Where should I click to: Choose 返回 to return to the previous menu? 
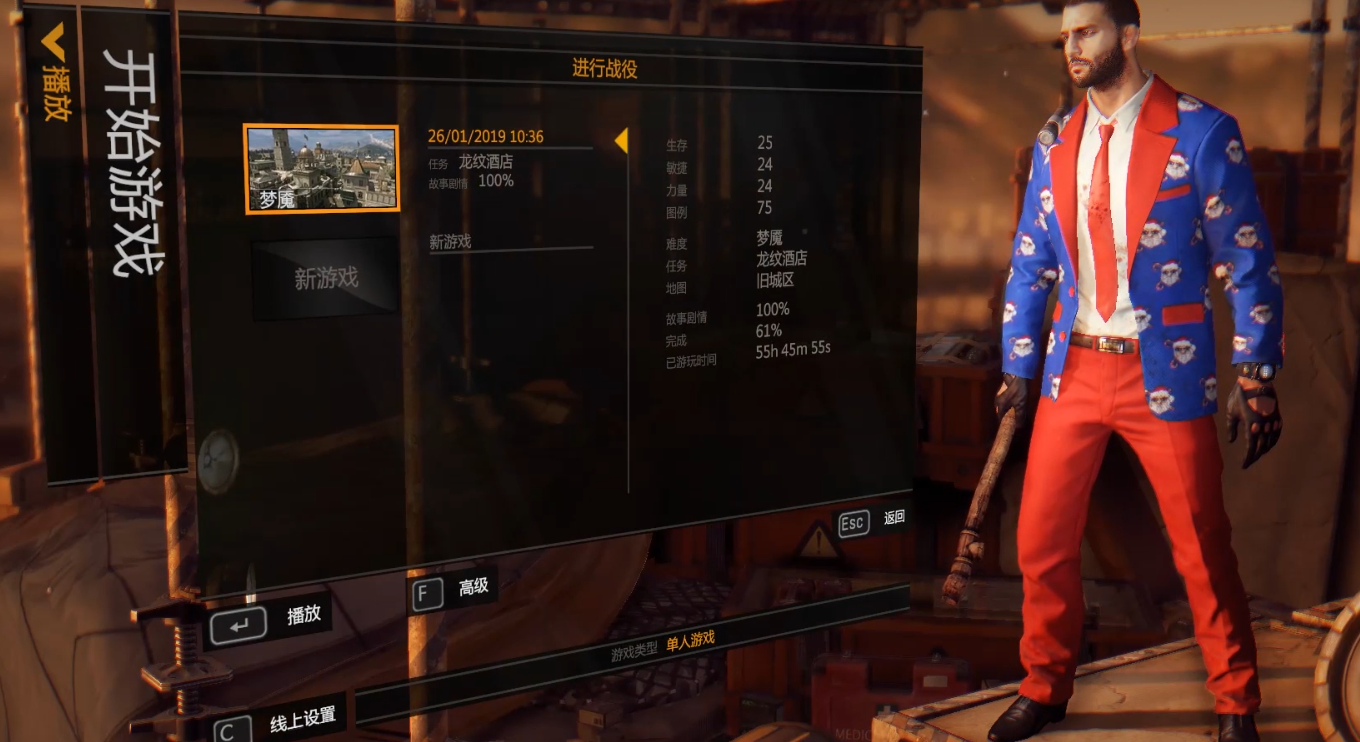coord(872,520)
